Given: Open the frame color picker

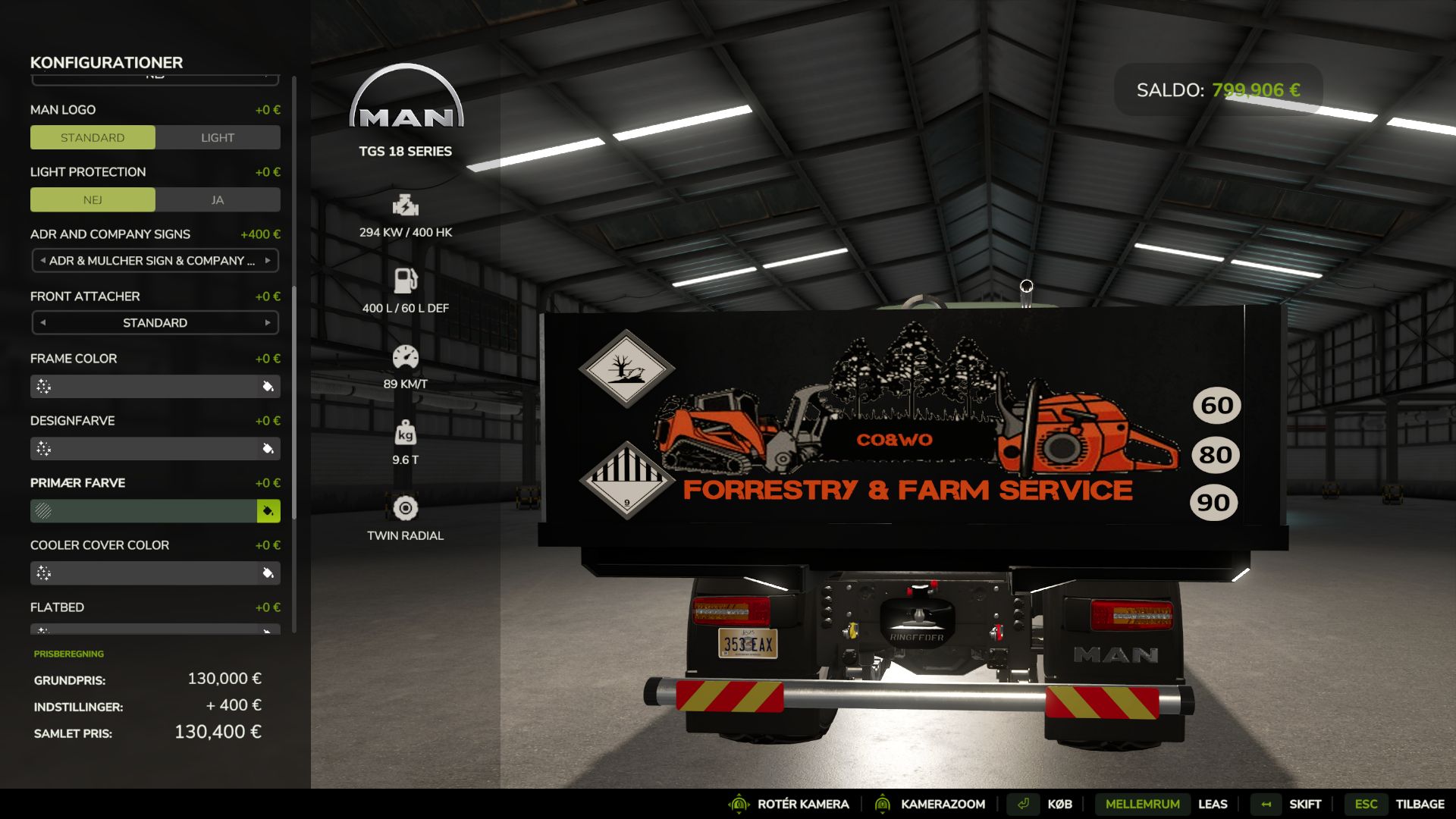Looking at the screenshot, I should (268, 387).
